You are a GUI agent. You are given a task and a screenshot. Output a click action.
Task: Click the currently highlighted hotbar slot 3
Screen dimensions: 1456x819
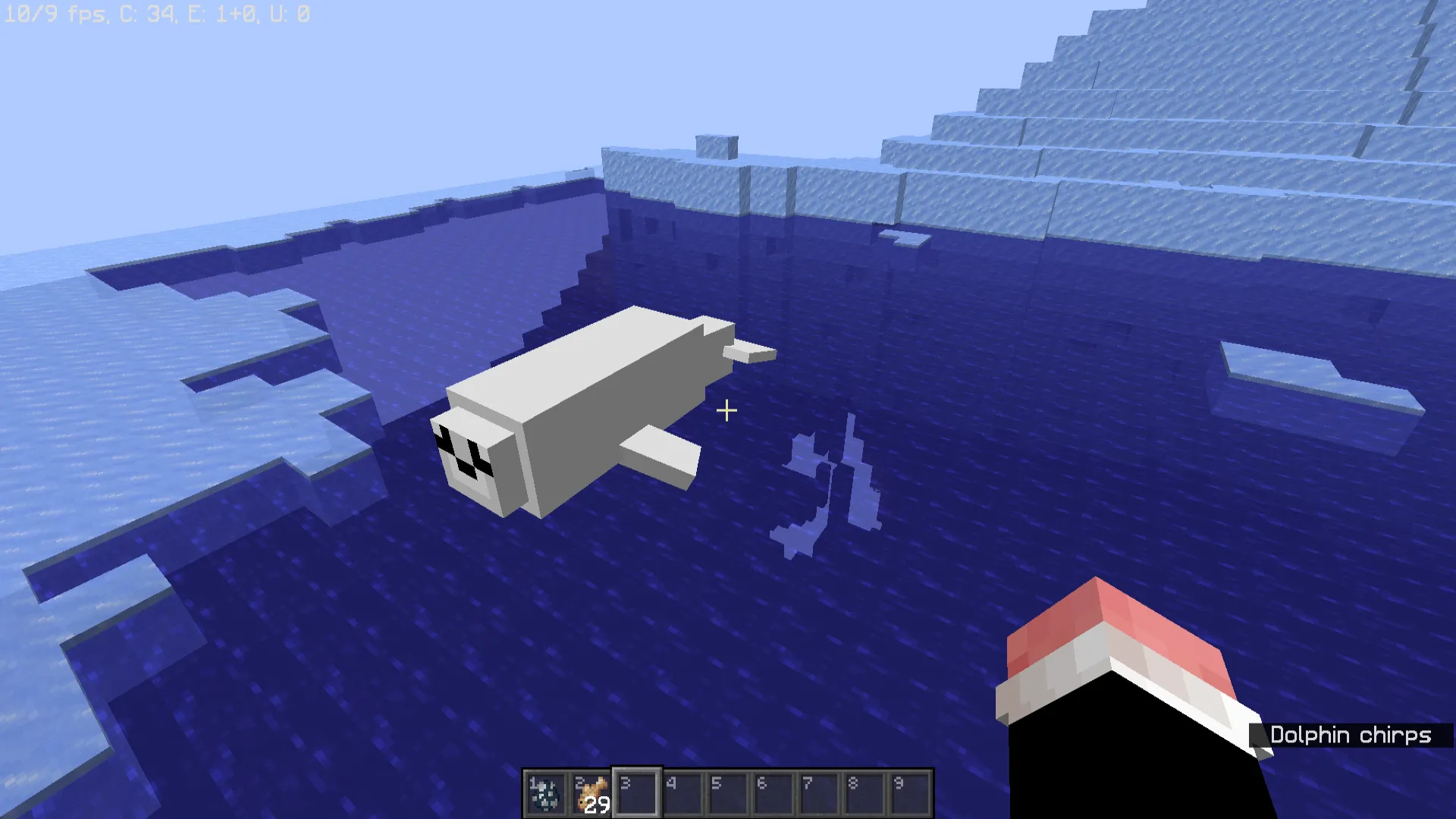coord(637,791)
